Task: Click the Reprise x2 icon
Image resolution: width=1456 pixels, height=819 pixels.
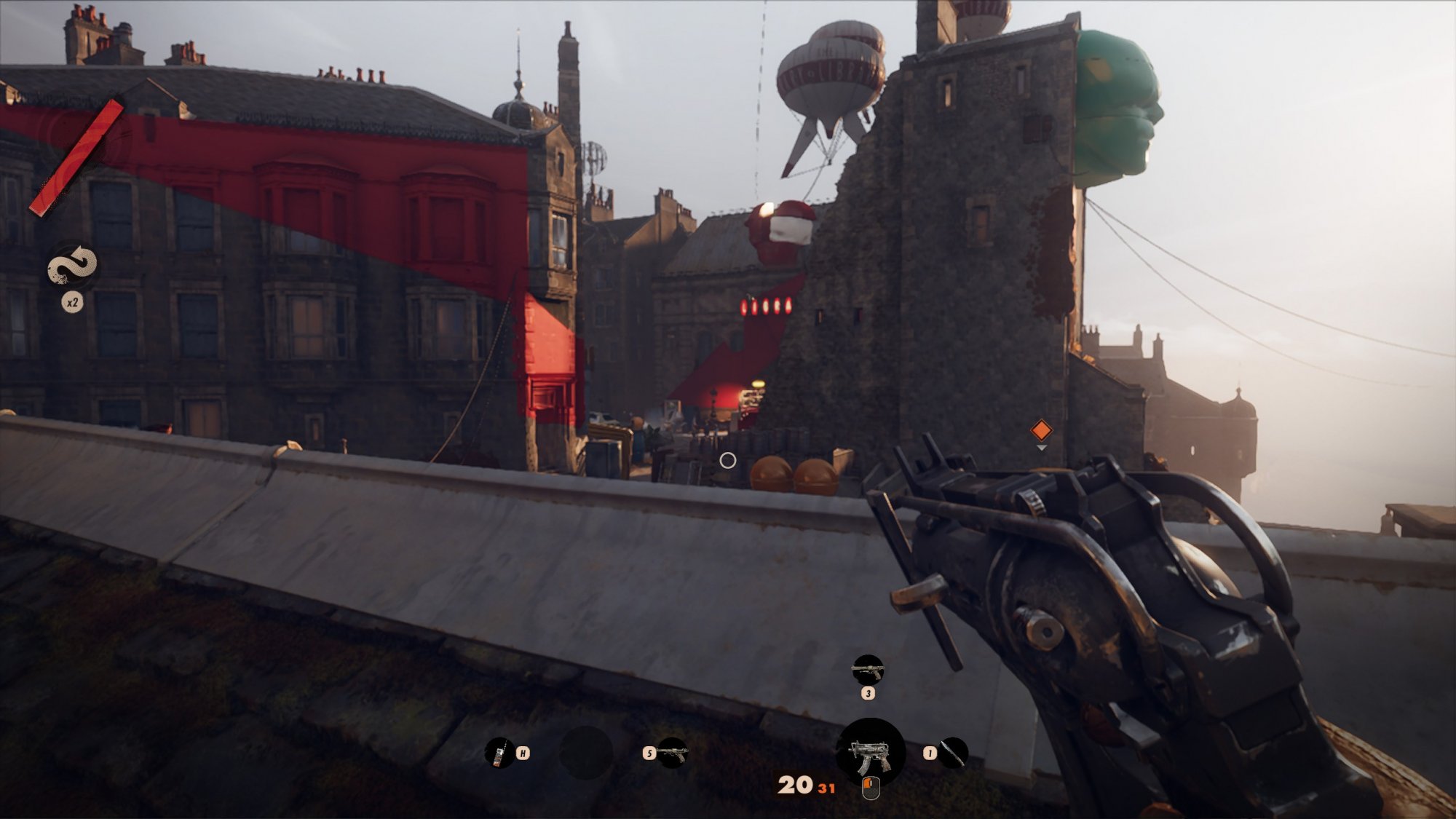Action: click(x=72, y=265)
